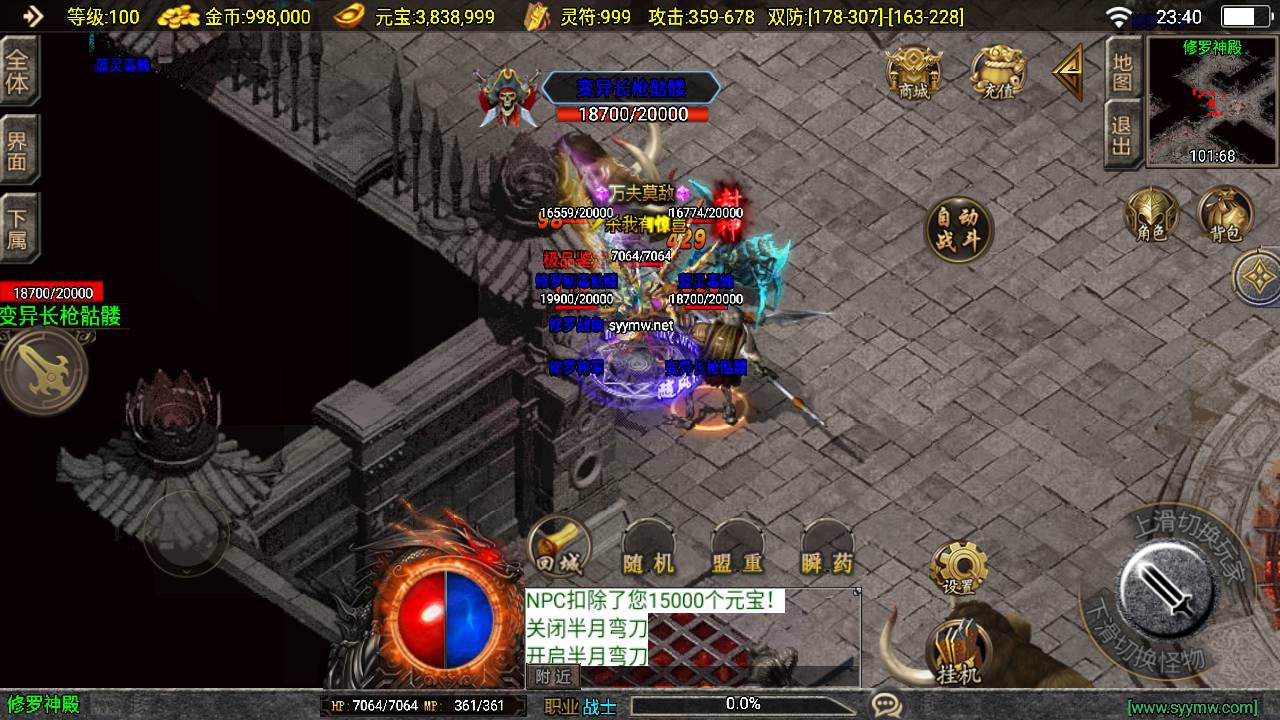
Task: Use the 瞬药 instant potion slot
Action: [828, 550]
